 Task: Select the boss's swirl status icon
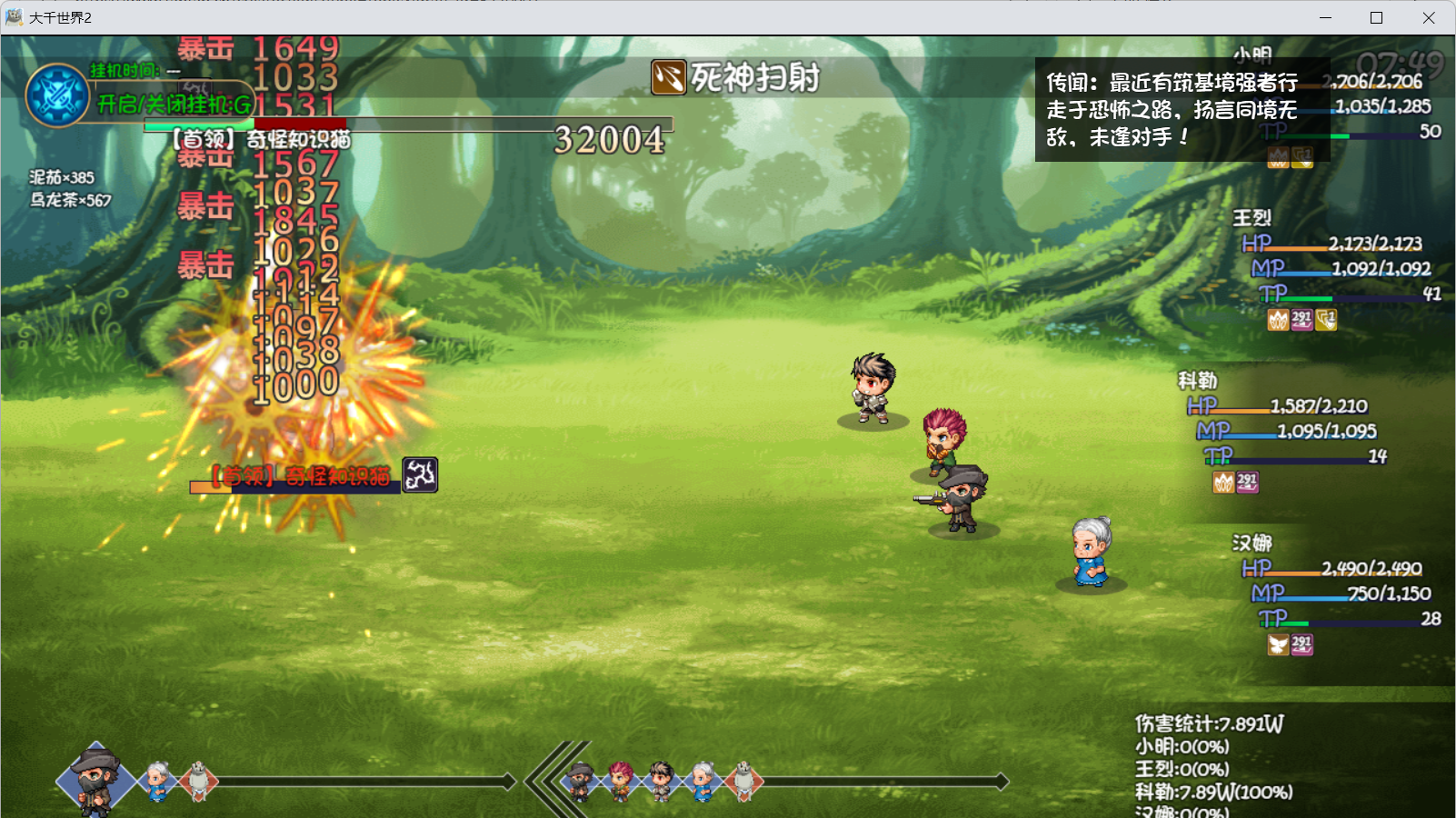pyautogui.click(x=420, y=474)
